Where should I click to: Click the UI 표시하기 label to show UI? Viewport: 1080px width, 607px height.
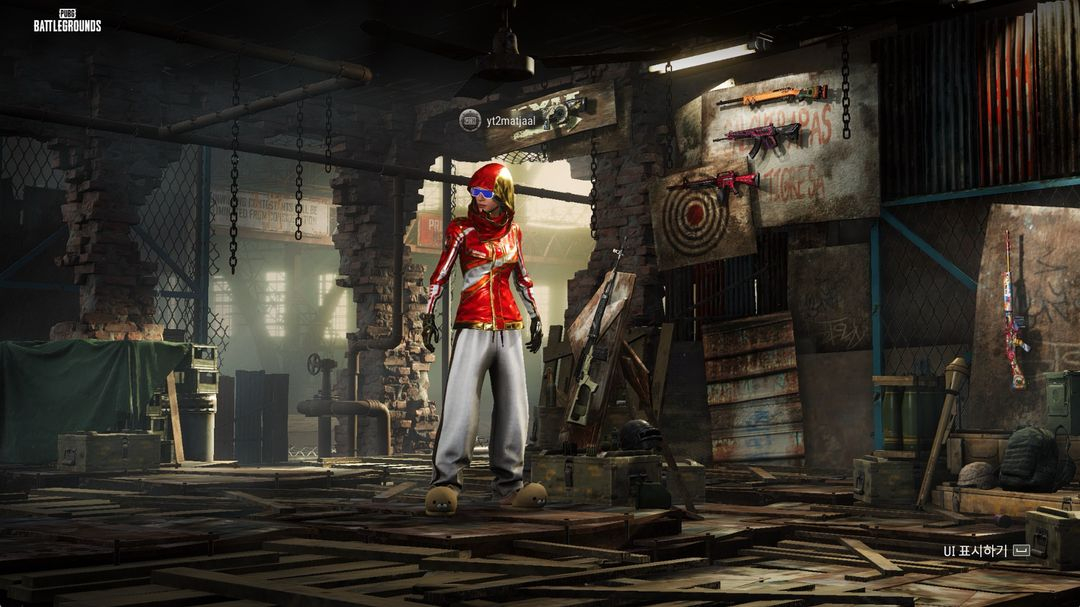pyautogui.click(x=976, y=551)
